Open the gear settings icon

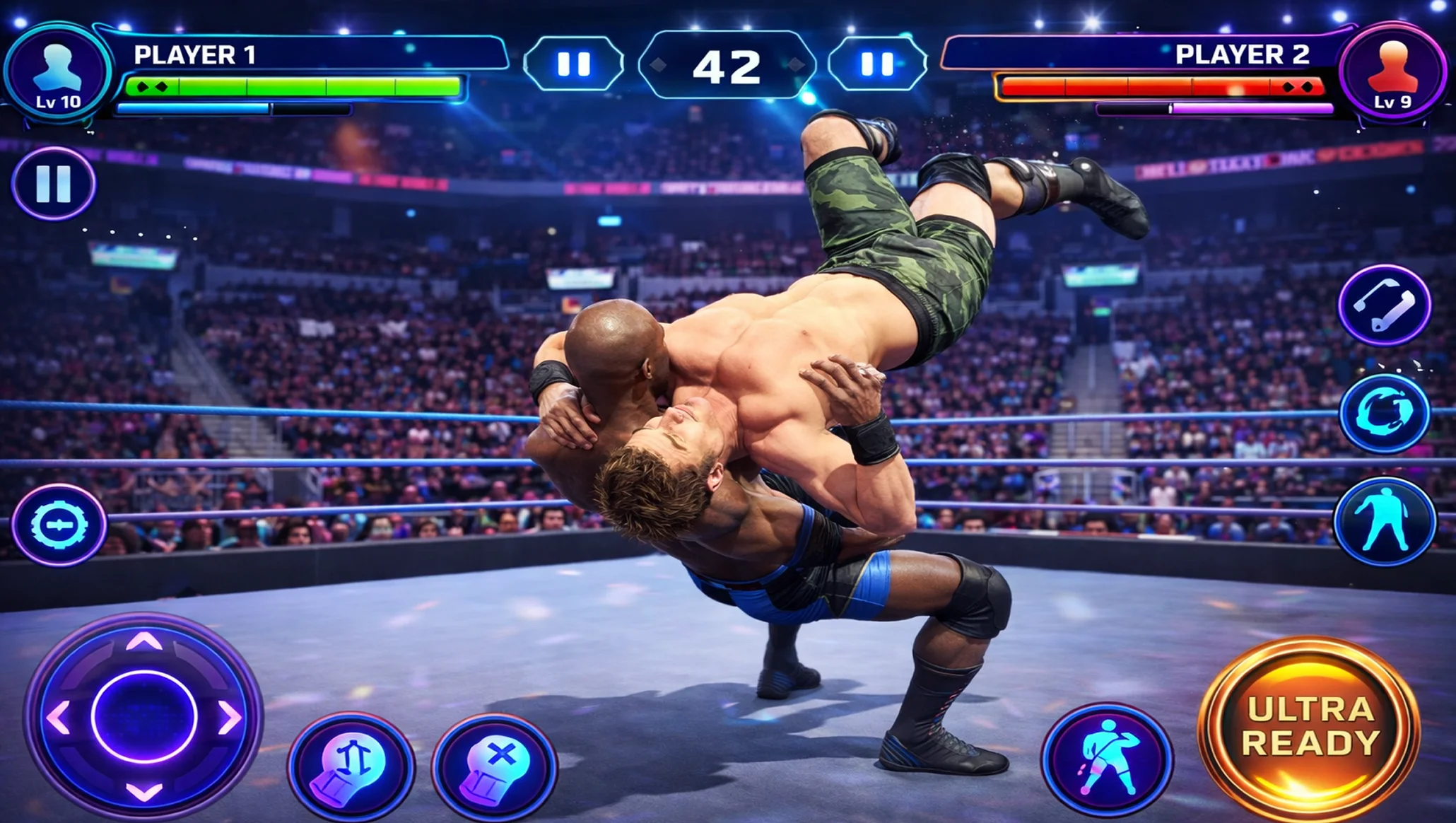(x=59, y=525)
